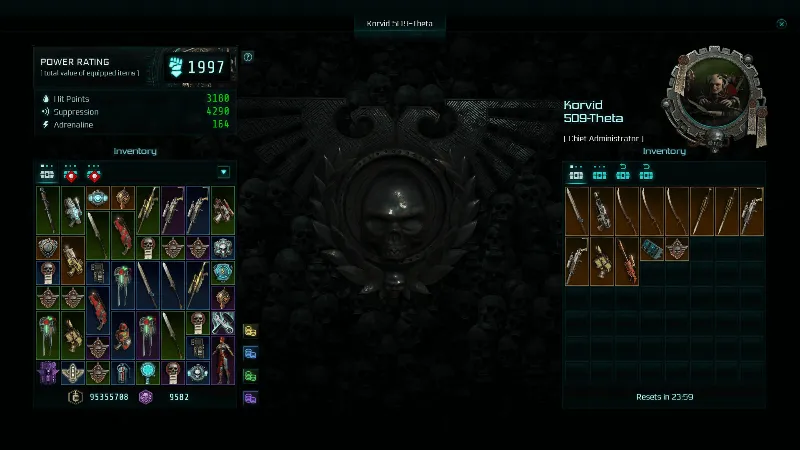Select the Korvid 509-Theta title tab
800x450 pixels.
coord(400,24)
